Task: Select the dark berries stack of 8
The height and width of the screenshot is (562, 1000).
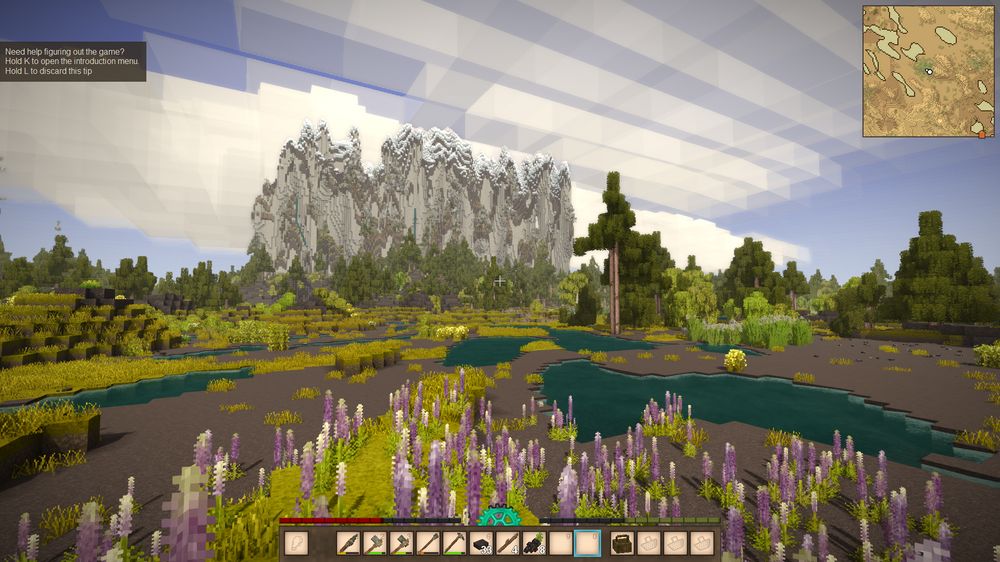Action: click(534, 543)
